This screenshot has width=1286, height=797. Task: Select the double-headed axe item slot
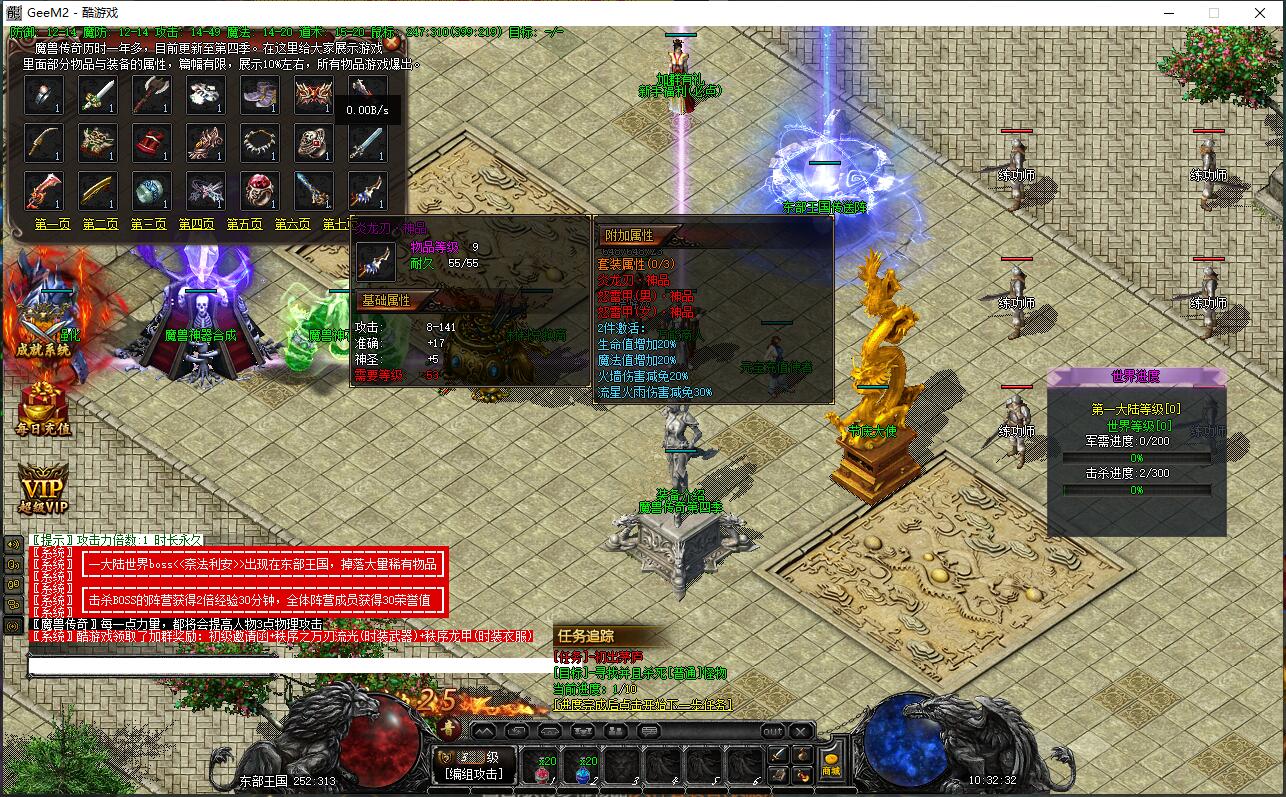point(151,96)
